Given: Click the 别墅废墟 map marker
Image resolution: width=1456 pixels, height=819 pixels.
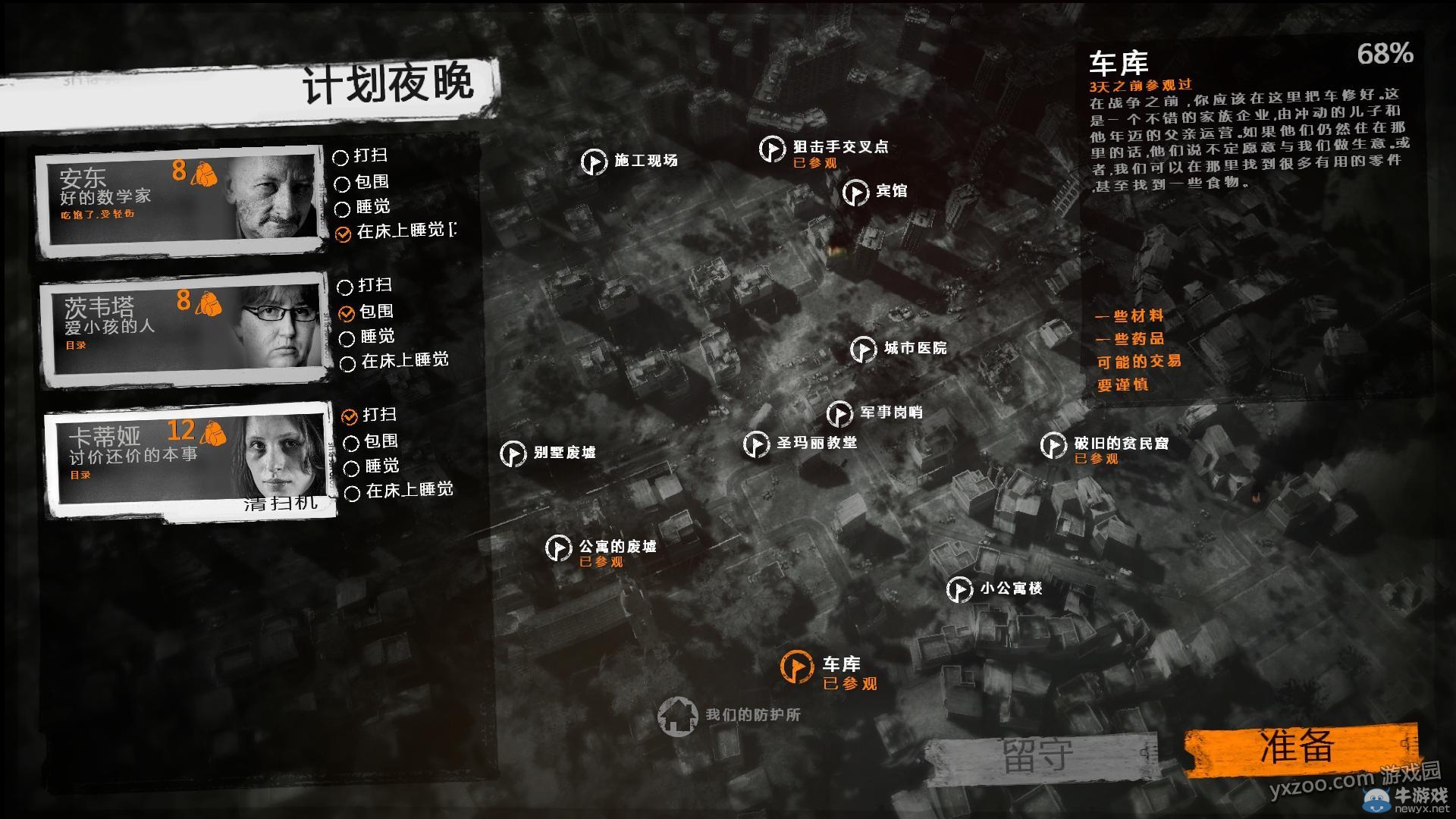Looking at the screenshot, I should click(515, 453).
